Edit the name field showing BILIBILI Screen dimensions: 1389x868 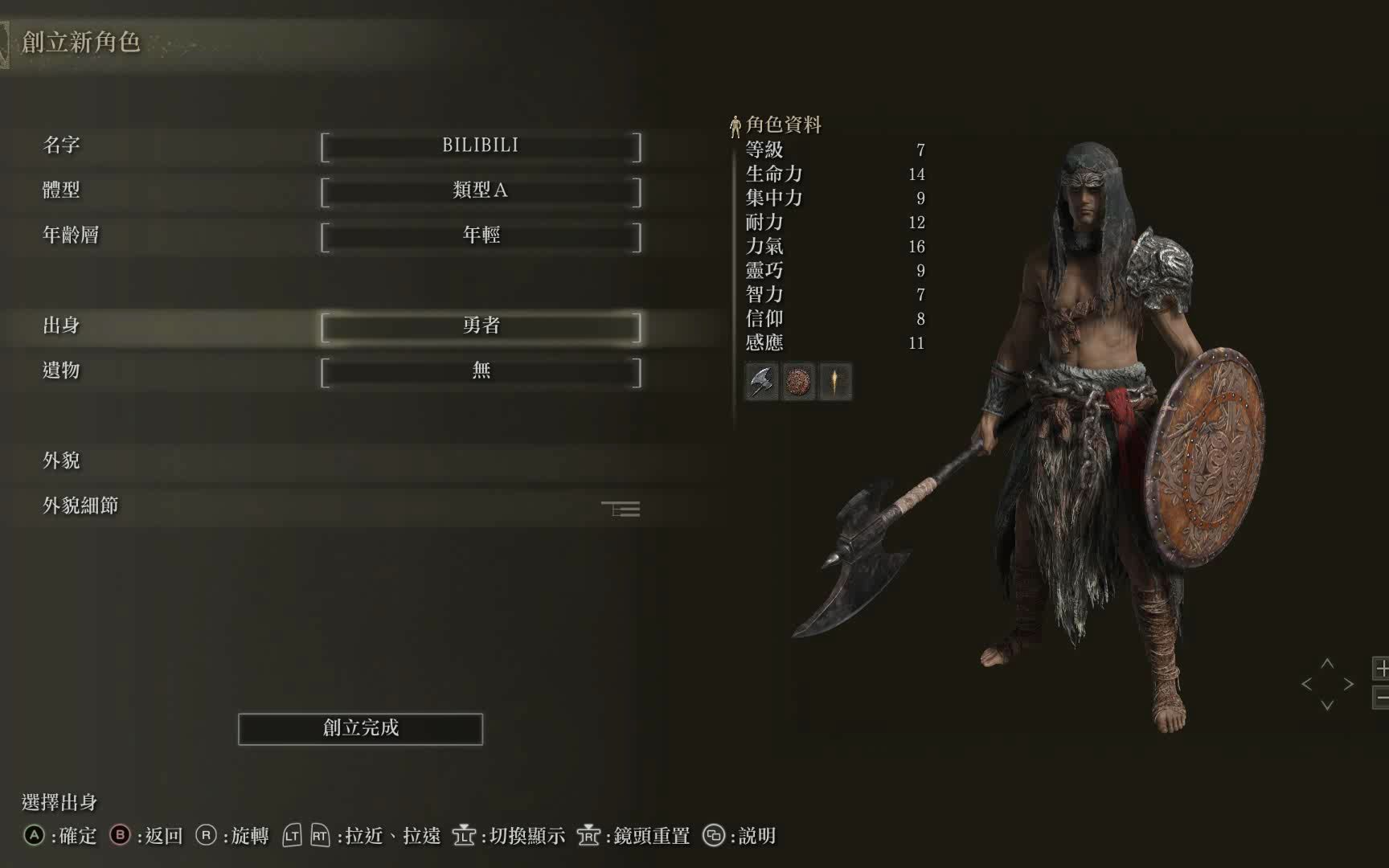pos(481,146)
